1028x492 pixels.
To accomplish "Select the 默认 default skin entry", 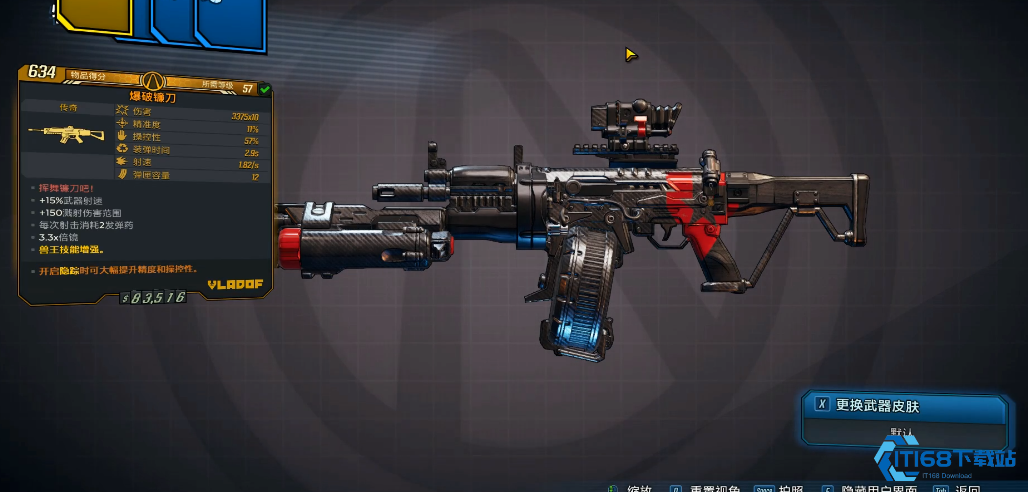I will coord(905,433).
